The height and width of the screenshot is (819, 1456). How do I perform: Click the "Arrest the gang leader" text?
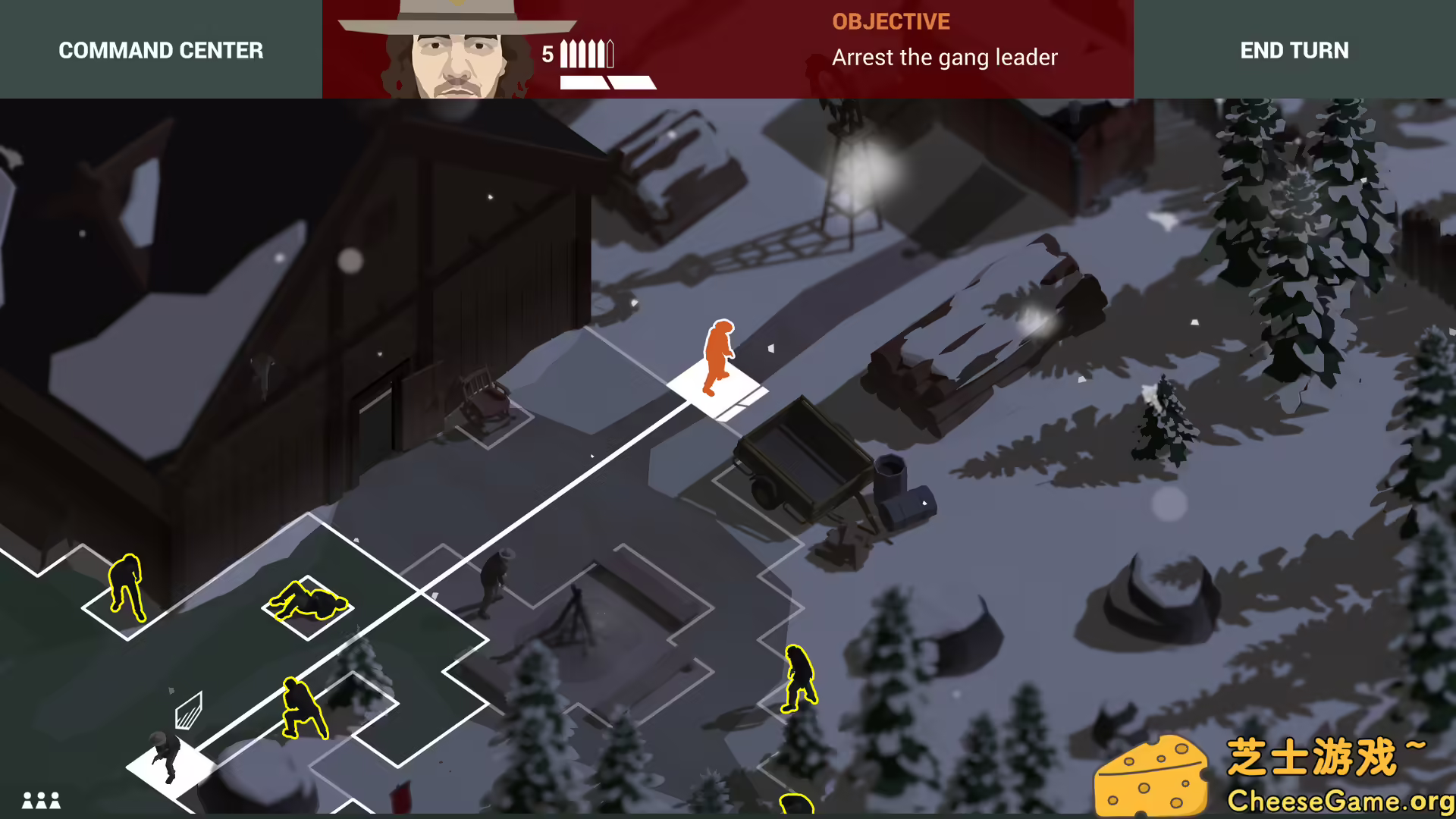point(945,57)
